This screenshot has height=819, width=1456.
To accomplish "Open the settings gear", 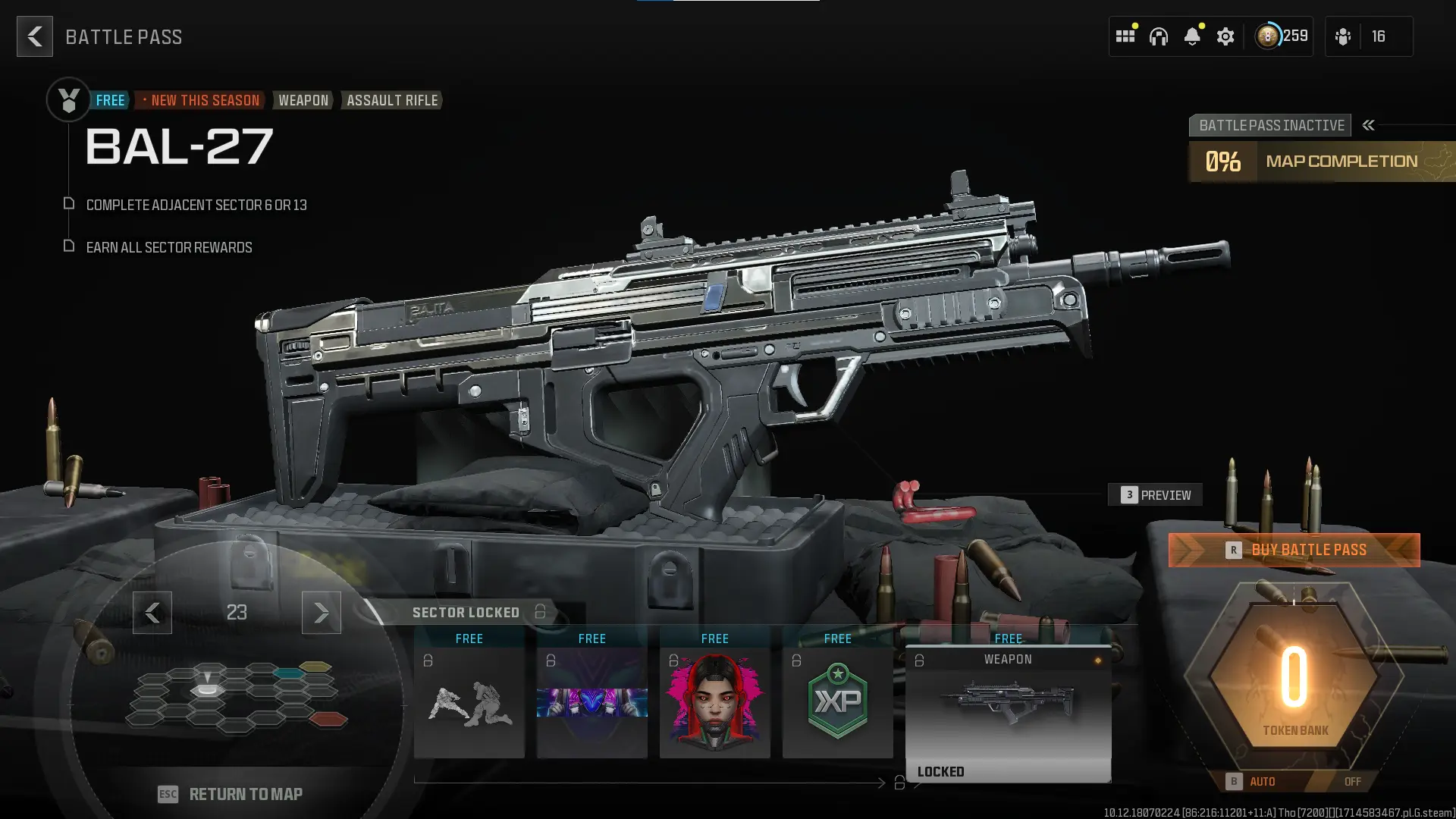I will pyautogui.click(x=1225, y=36).
